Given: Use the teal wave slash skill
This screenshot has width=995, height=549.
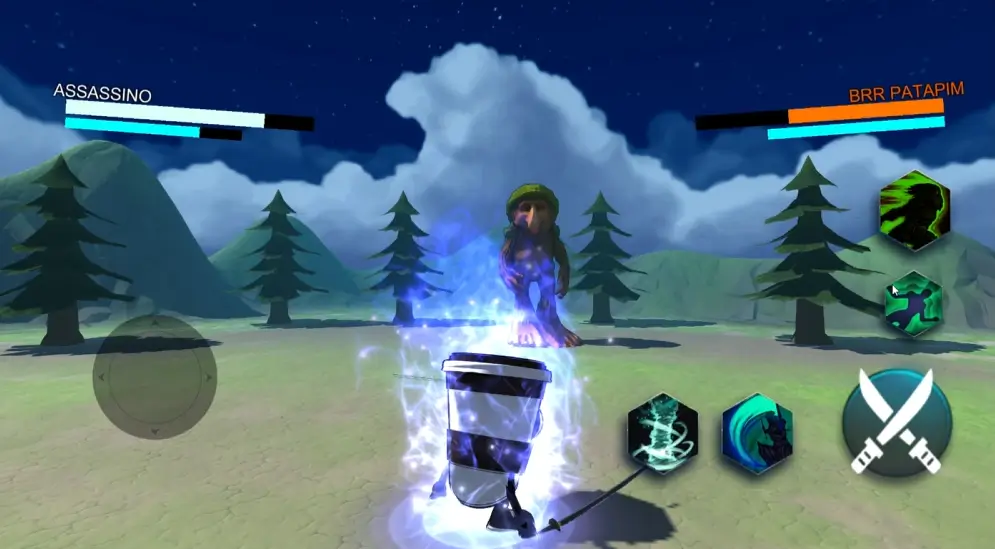Looking at the screenshot, I should tap(757, 433).
